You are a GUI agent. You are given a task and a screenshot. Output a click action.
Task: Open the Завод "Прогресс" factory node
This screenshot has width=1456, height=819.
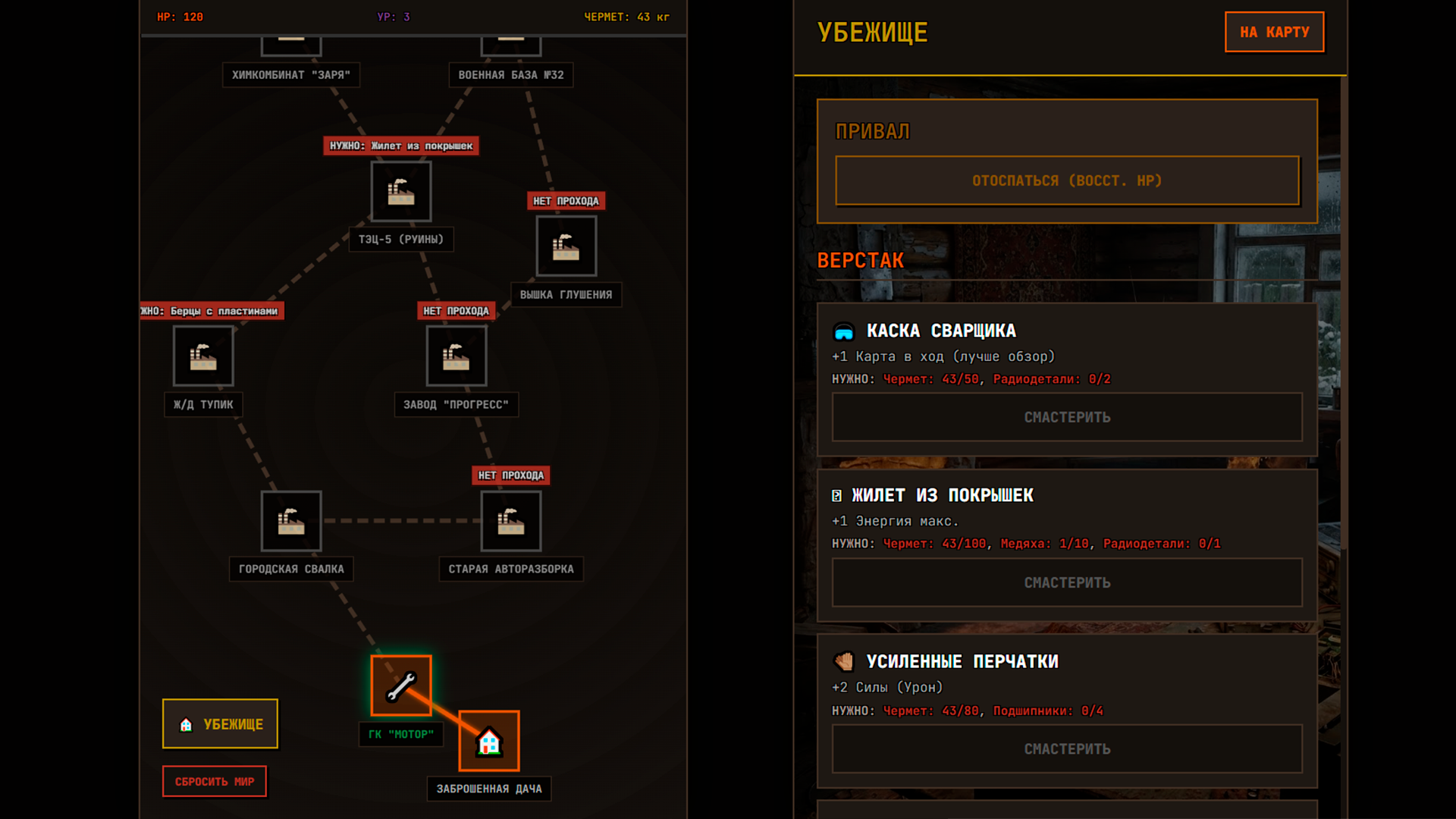click(x=456, y=356)
